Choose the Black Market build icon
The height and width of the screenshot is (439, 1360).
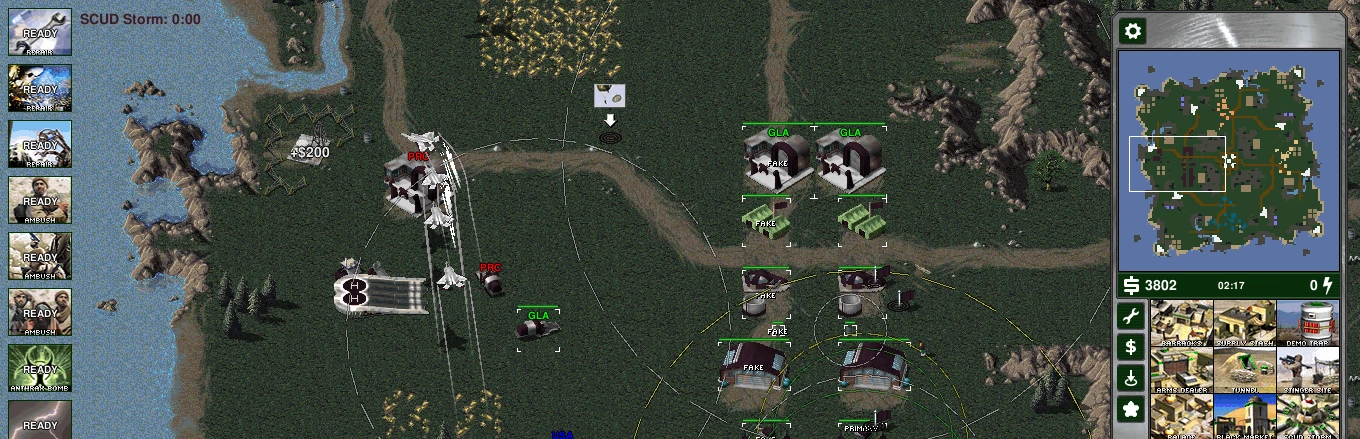click(x=1244, y=416)
